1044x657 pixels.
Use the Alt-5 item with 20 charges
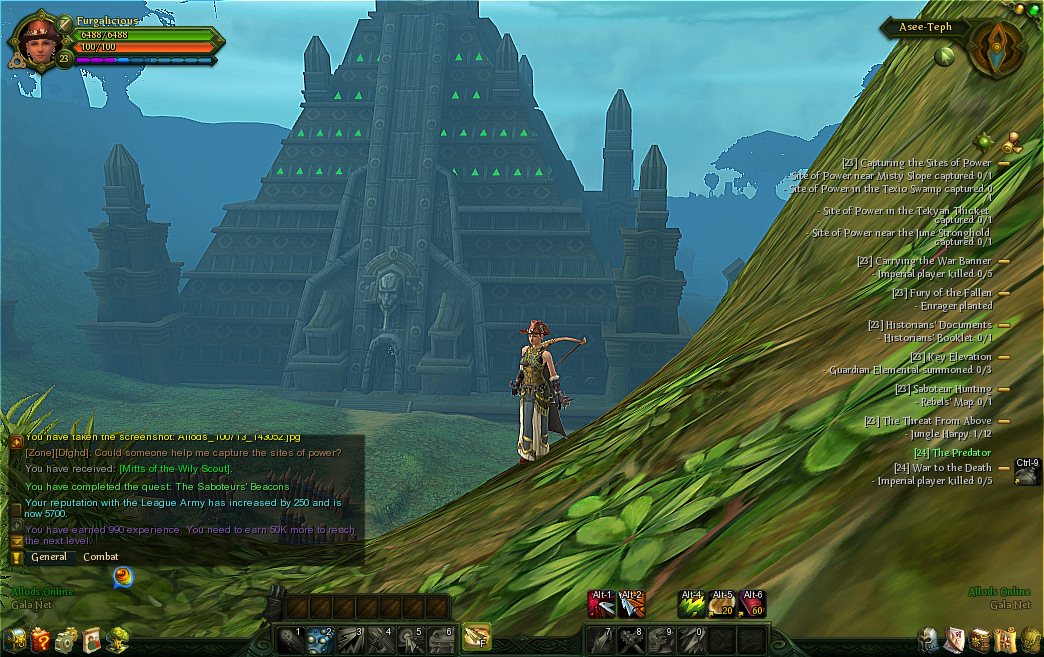click(x=722, y=604)
